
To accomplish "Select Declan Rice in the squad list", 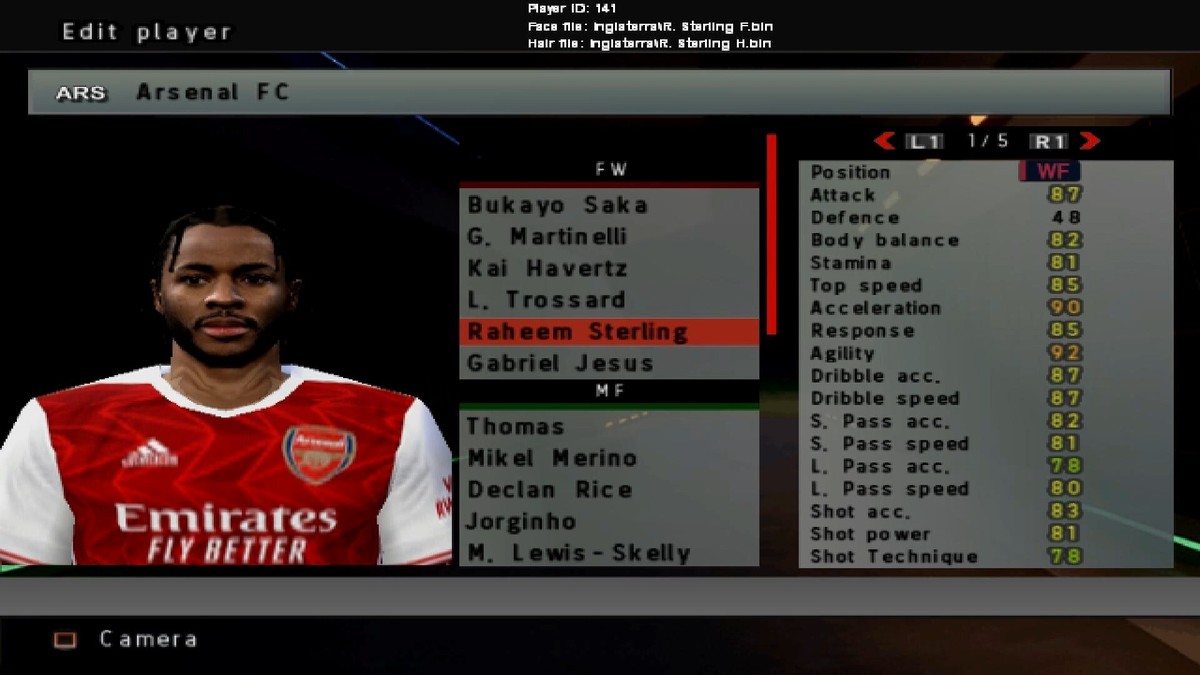I will (x=550, y=490).
